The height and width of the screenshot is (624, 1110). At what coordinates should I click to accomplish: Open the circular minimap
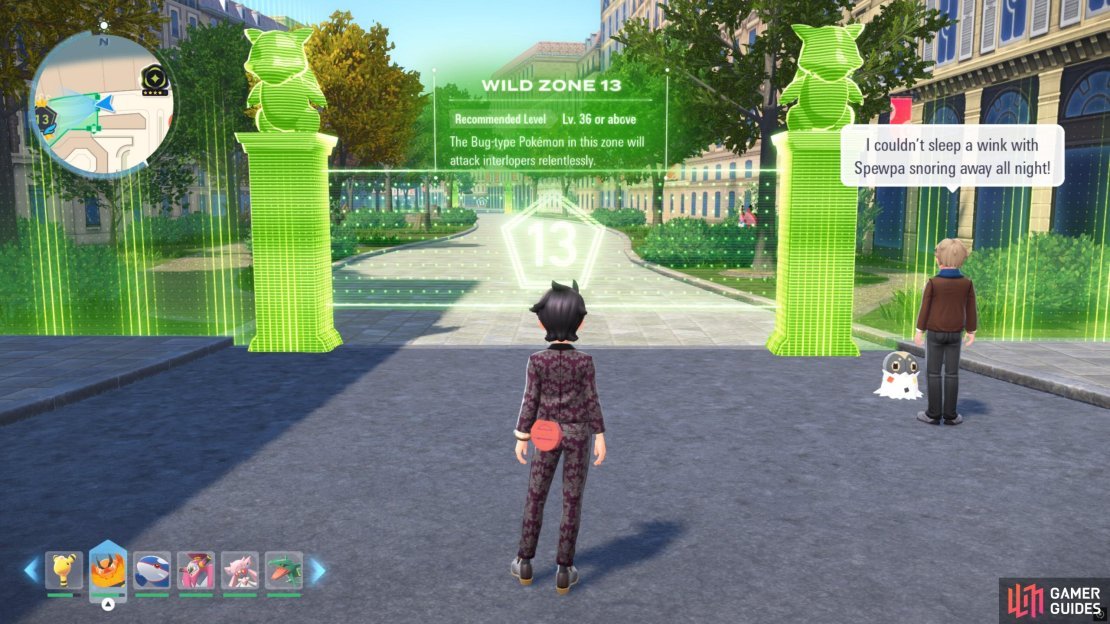102,105
